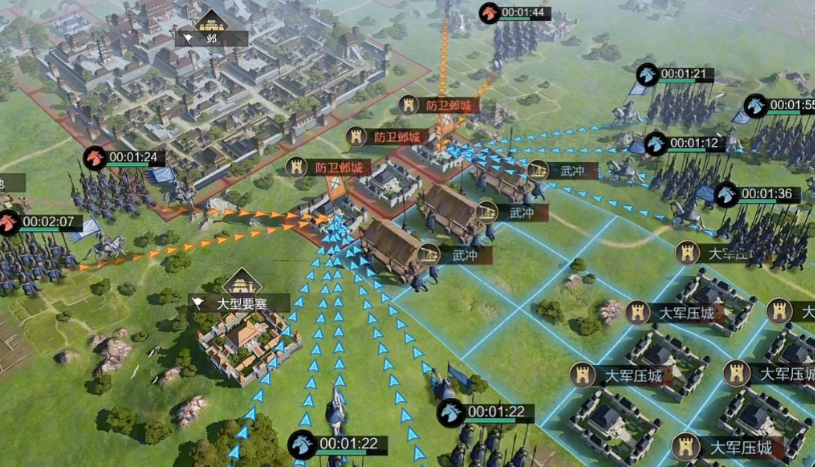Image resolution: width=815 pixels, height=467 pixels.
Task: Choose the red army marker timed 00:01:24
Action: tap(94, 157)
